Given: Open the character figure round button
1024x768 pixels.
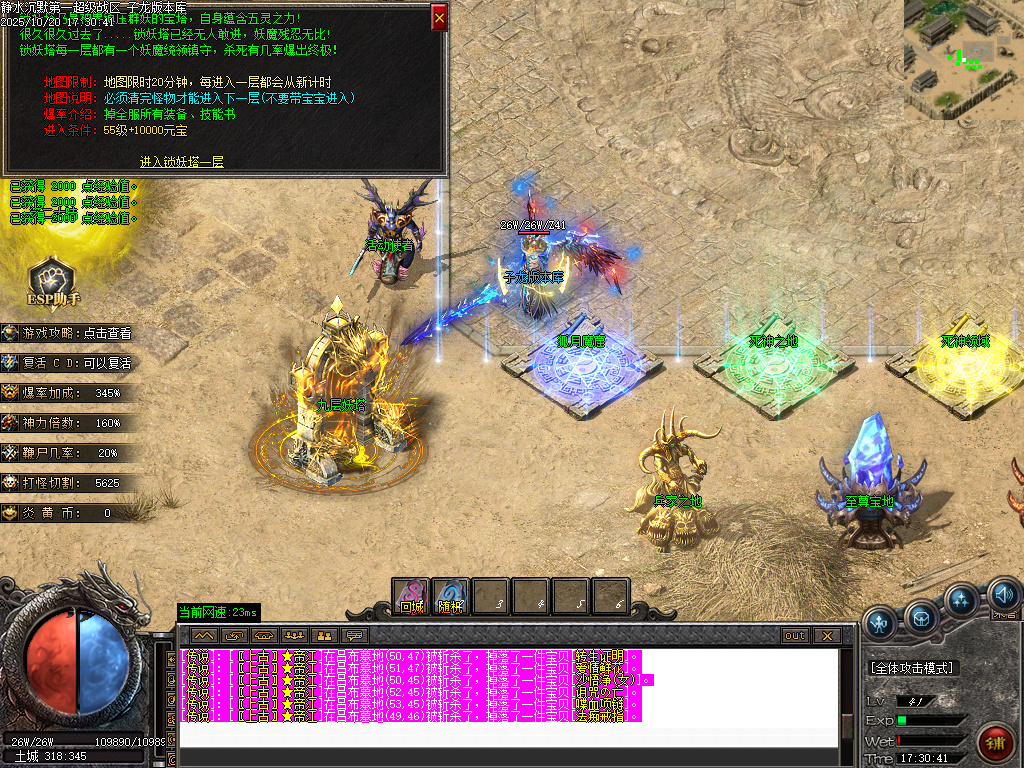Looking at the screenshot, I should coord(881,623).
